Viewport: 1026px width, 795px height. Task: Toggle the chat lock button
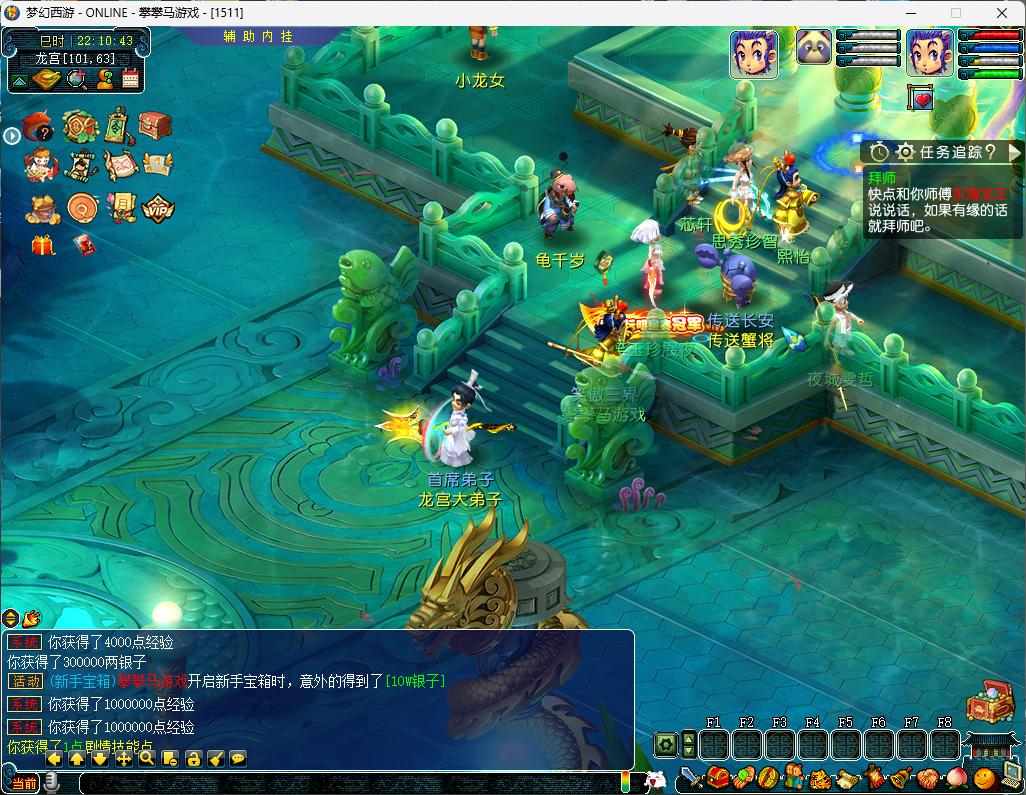[x=193, y=758]
